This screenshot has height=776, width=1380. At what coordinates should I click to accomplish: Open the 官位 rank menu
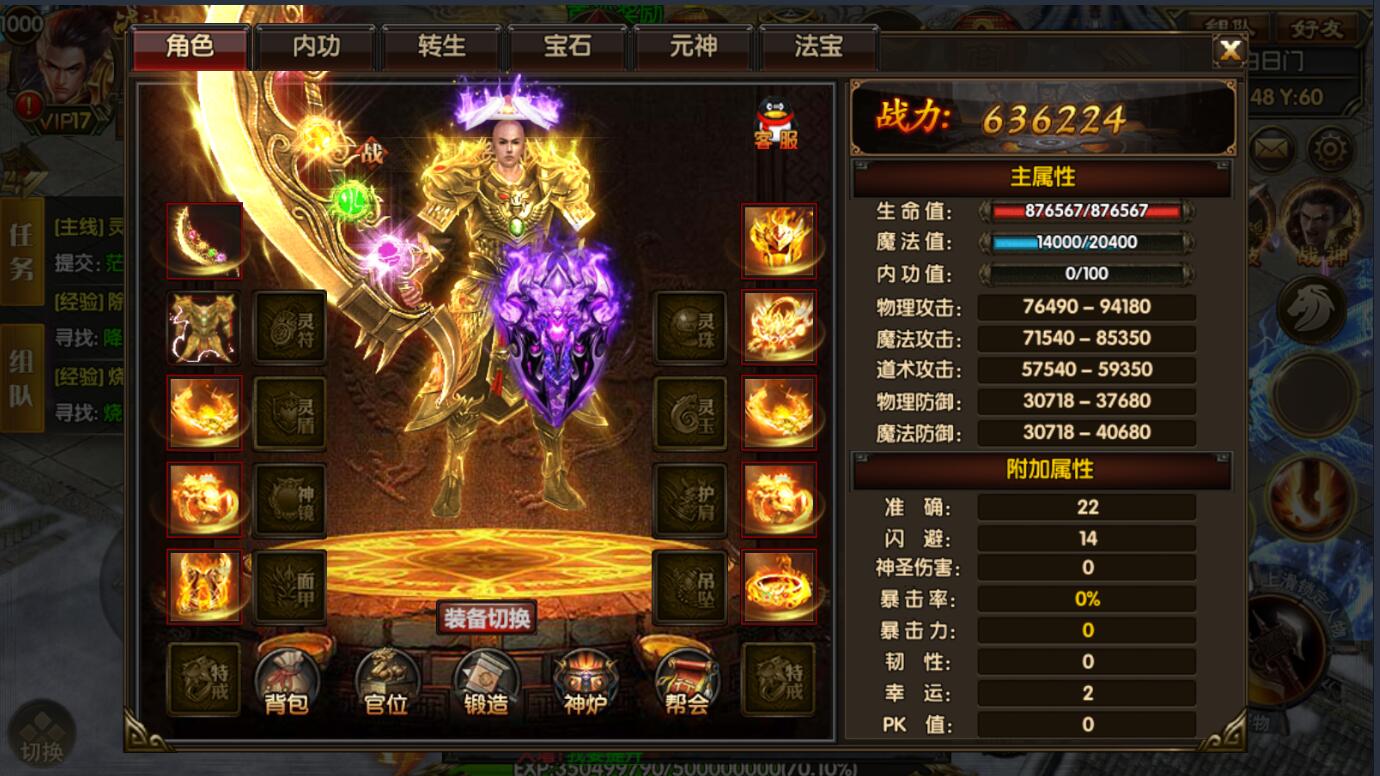coord(387,682)
